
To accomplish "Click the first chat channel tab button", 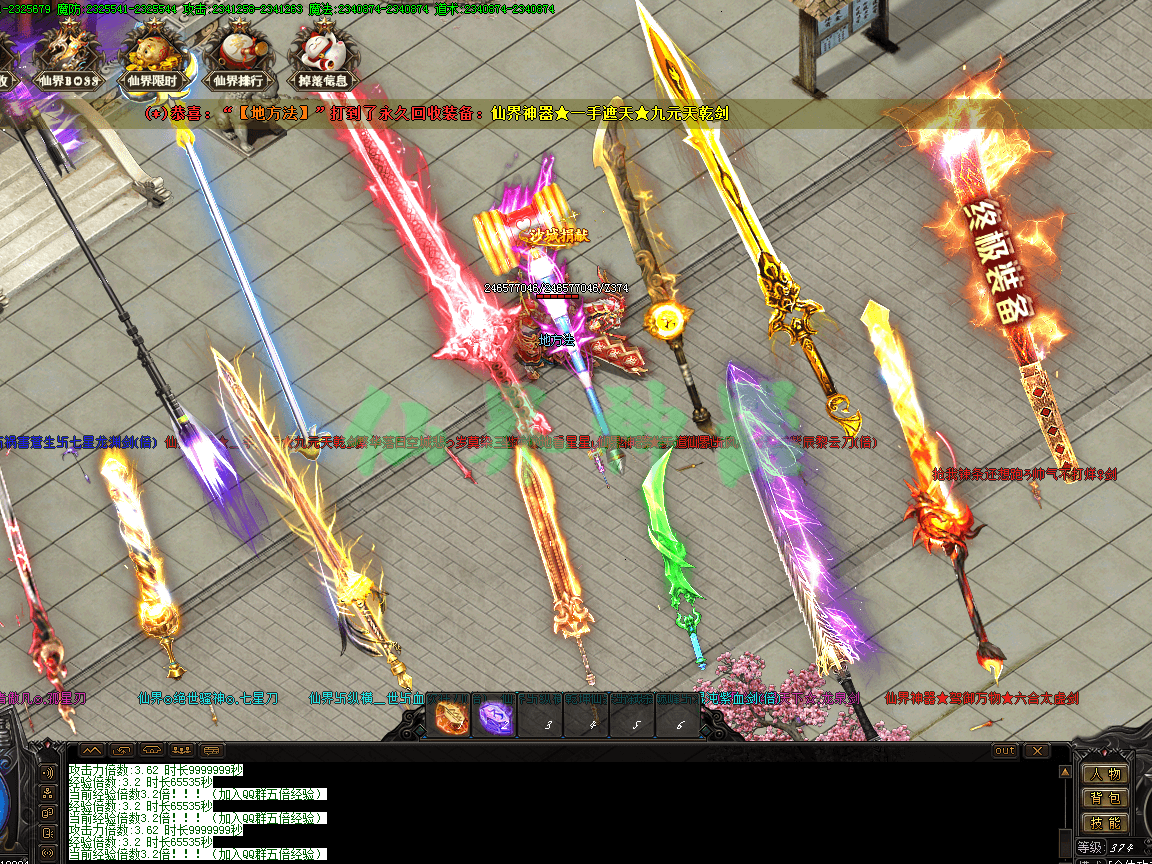I will pos(91,751).
